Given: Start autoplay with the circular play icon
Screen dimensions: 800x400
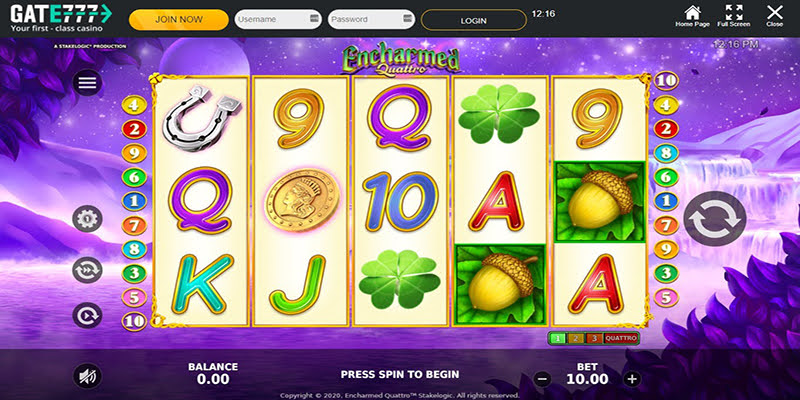Looking at the screenshot, I should pos(87,315).
